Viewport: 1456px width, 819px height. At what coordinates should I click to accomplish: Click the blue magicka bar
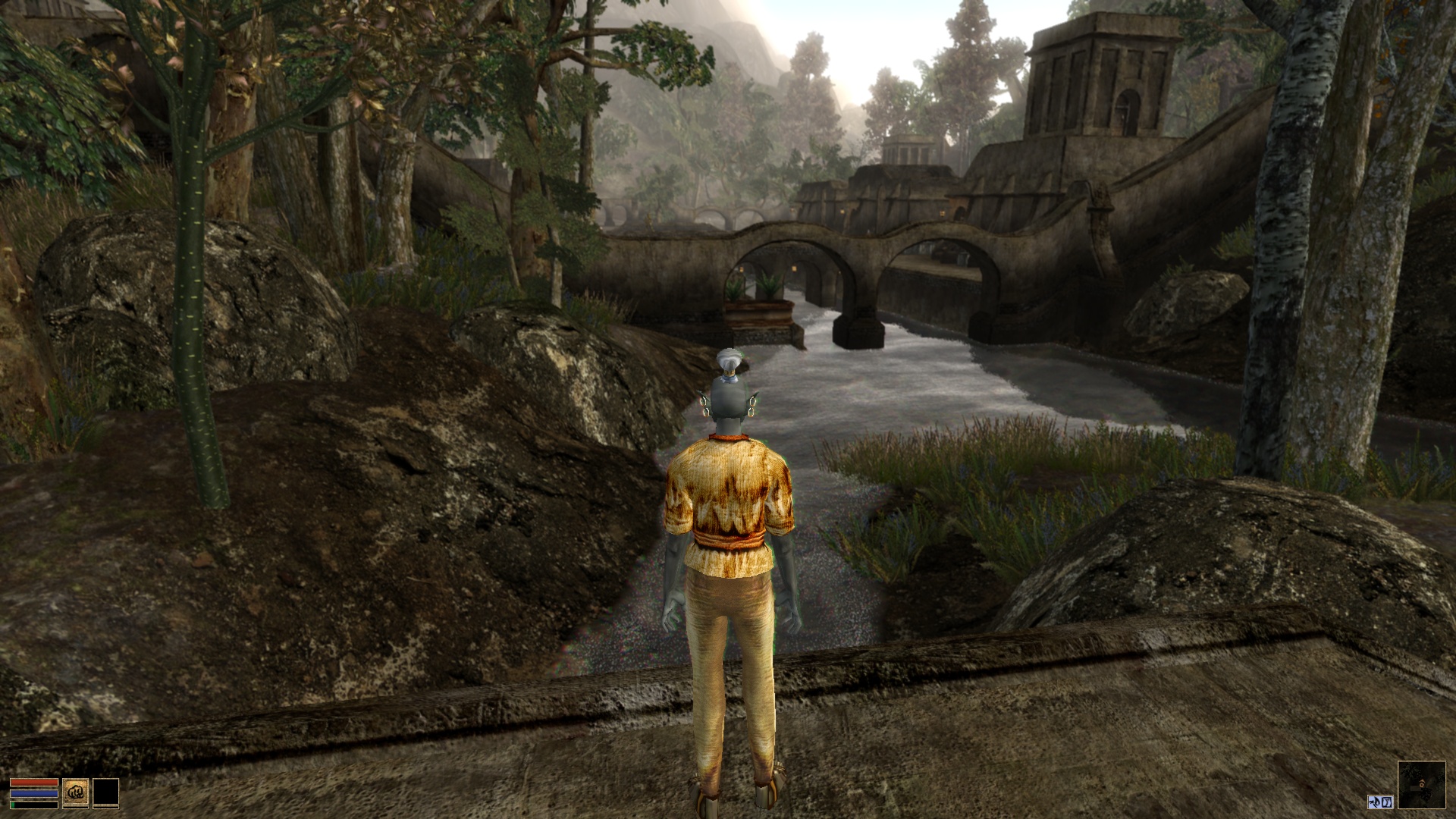click(34, 794)
